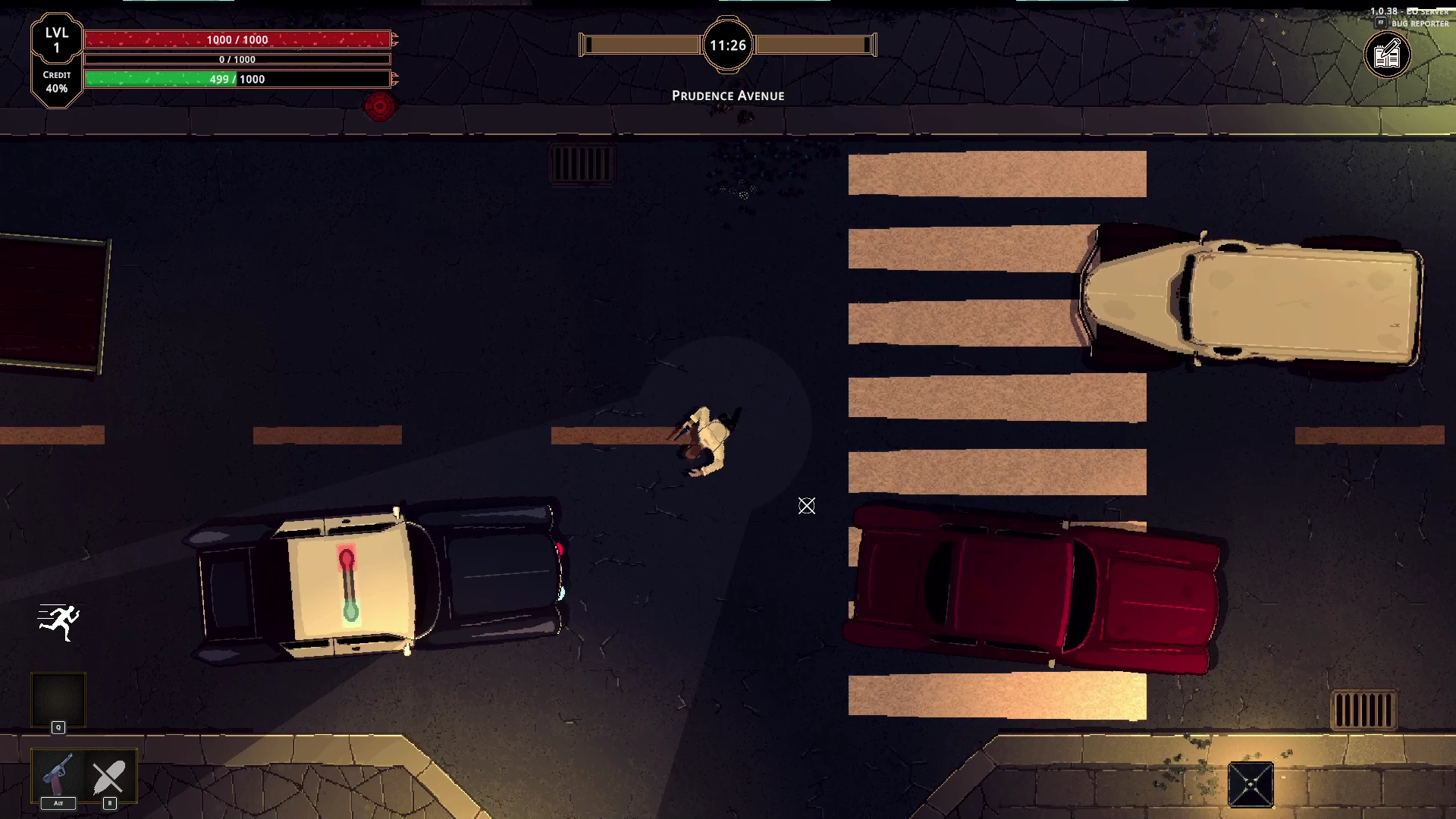Viewport: 1456px width, 819px height.
Task: Toggle the running man sprint icon
Action: 59,623
